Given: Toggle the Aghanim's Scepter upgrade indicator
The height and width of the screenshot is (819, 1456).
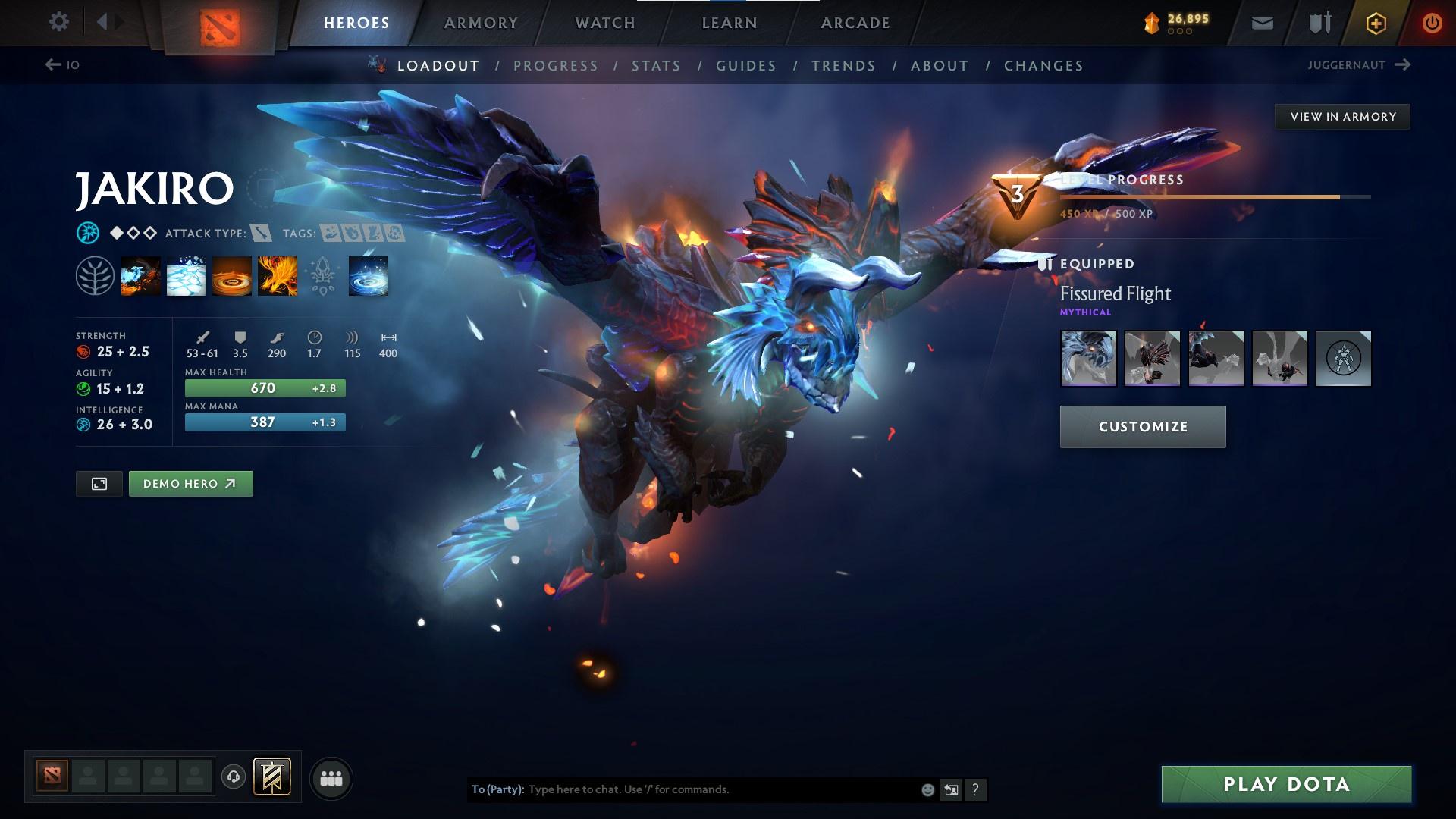Looking at the screenshot, I should pyautogui.click(x=322, y=275).
